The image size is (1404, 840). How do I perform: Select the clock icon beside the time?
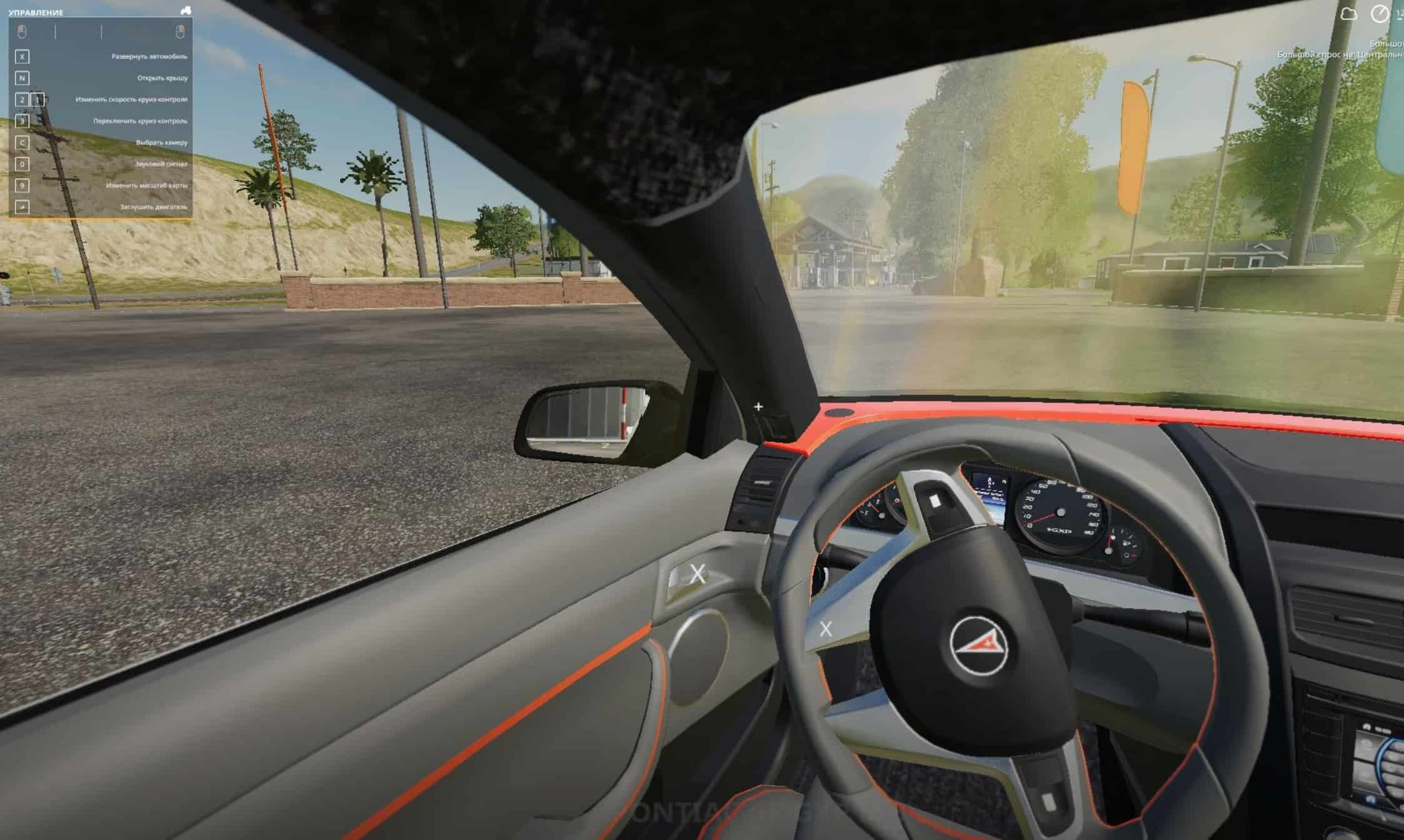tap(1380, 14)
